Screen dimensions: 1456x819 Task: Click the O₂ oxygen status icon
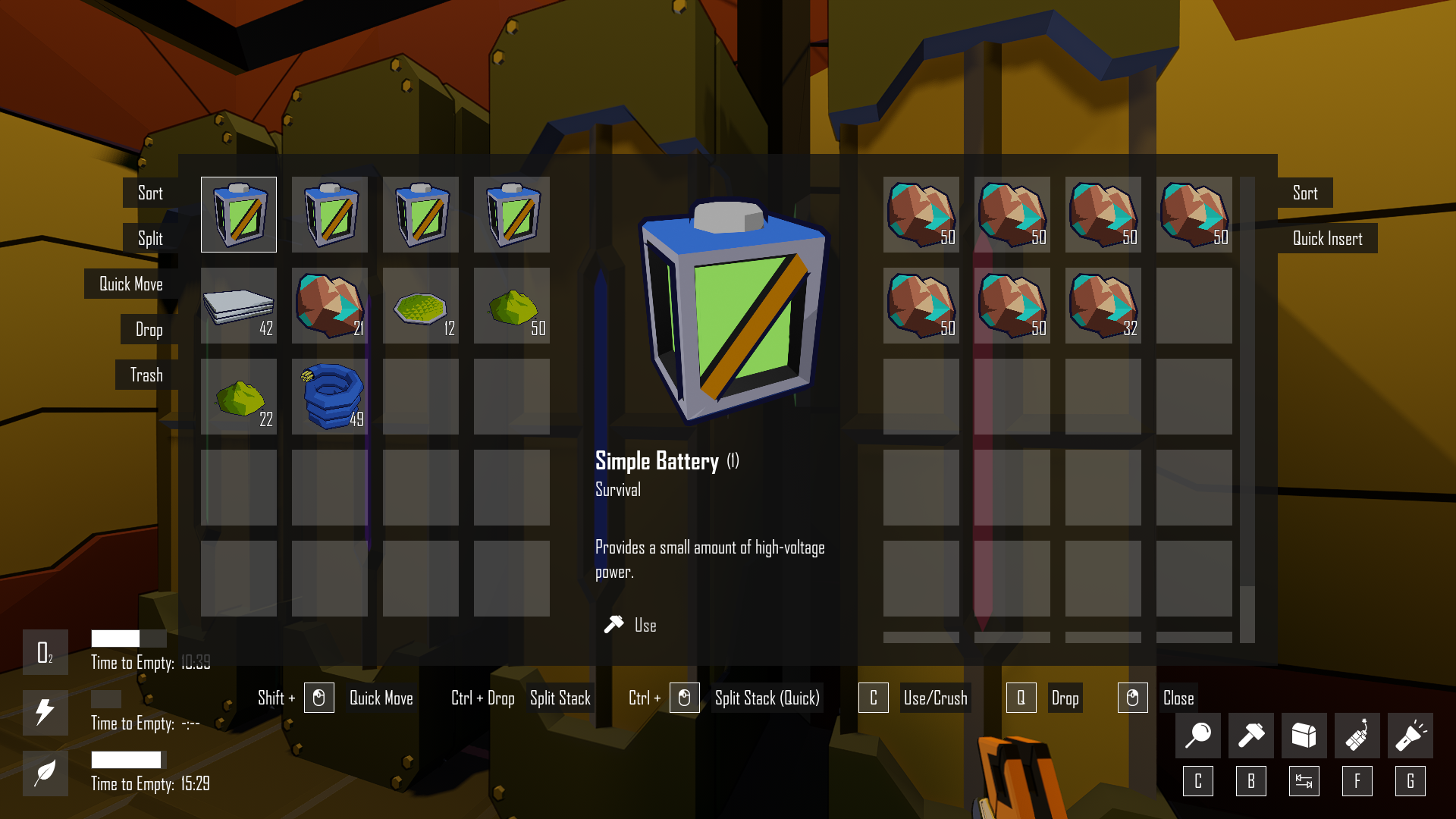pos(45,652)
